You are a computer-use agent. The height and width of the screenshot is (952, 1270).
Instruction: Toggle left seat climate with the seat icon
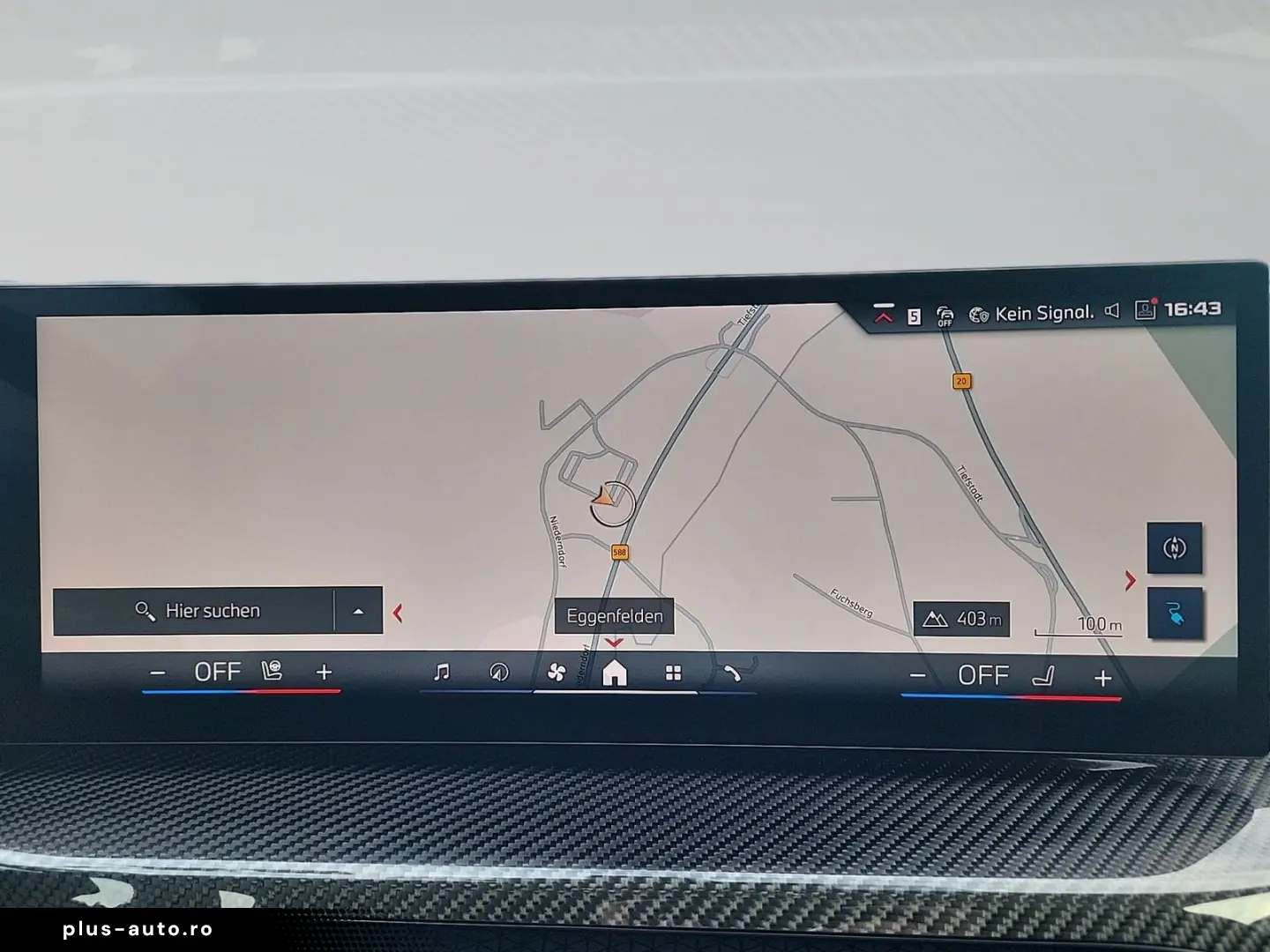tap(273, 671)
